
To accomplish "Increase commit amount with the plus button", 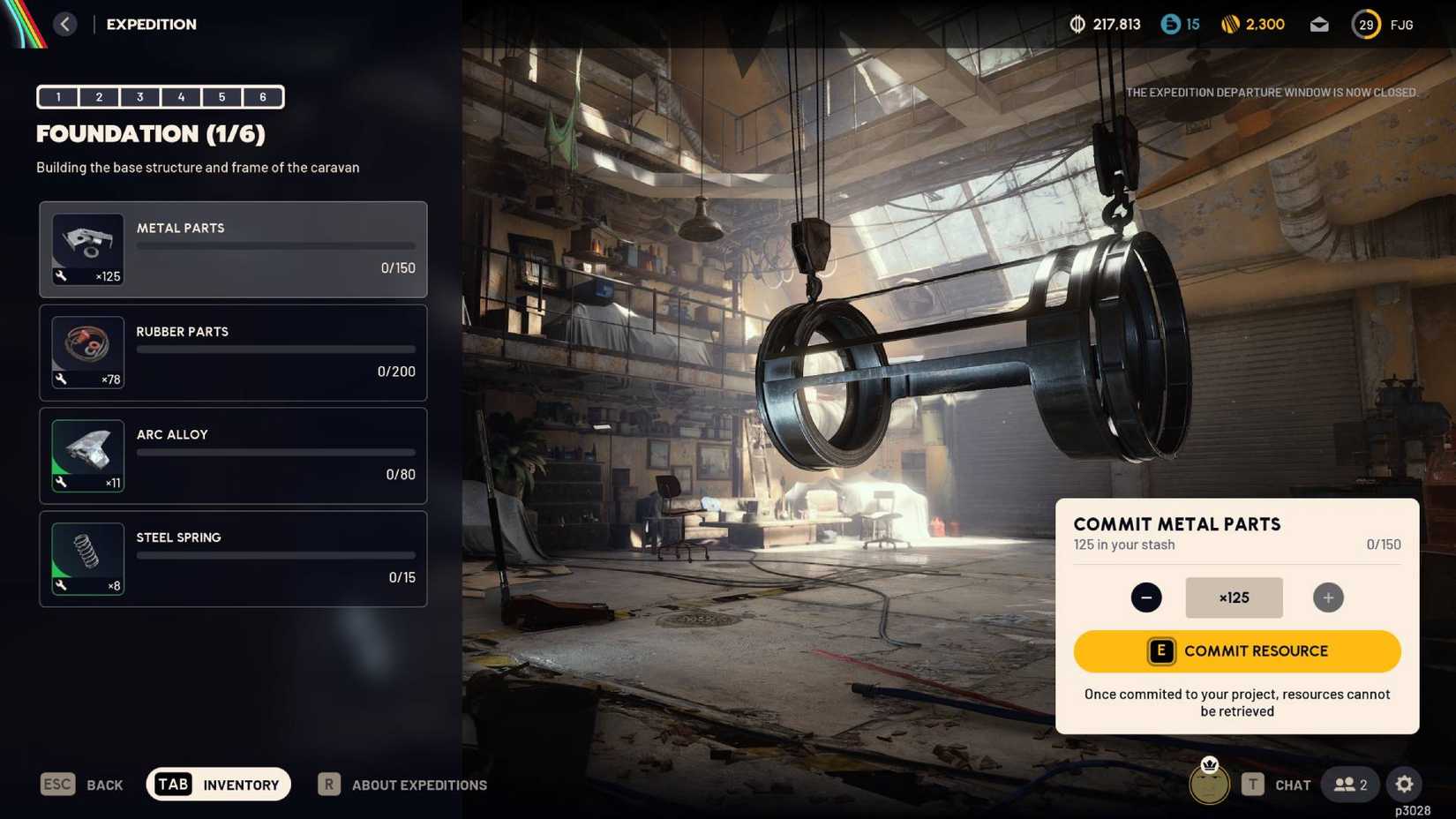I will click(x=1328, y=597).
